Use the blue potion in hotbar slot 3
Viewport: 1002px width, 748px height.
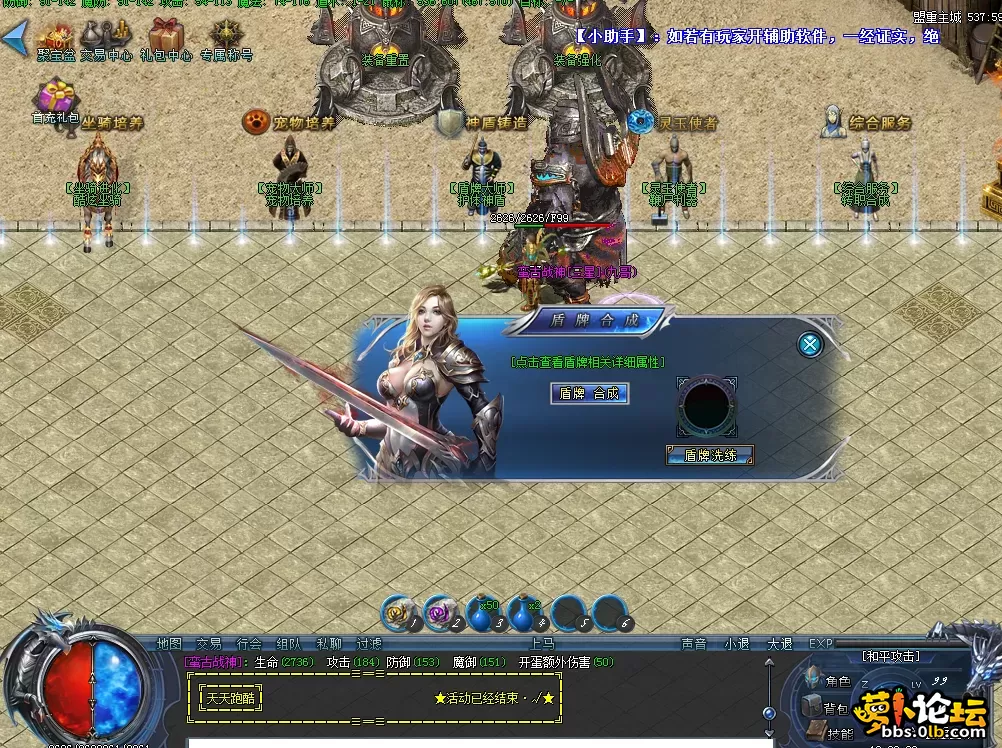tap(482, 613)
